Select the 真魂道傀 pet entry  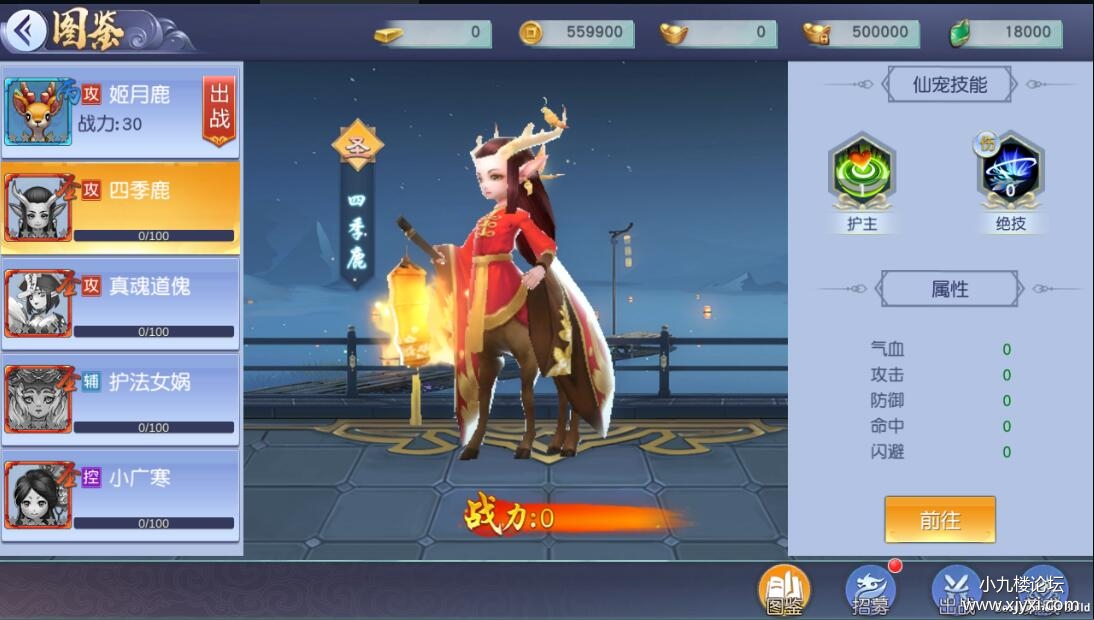pos(120,303)
